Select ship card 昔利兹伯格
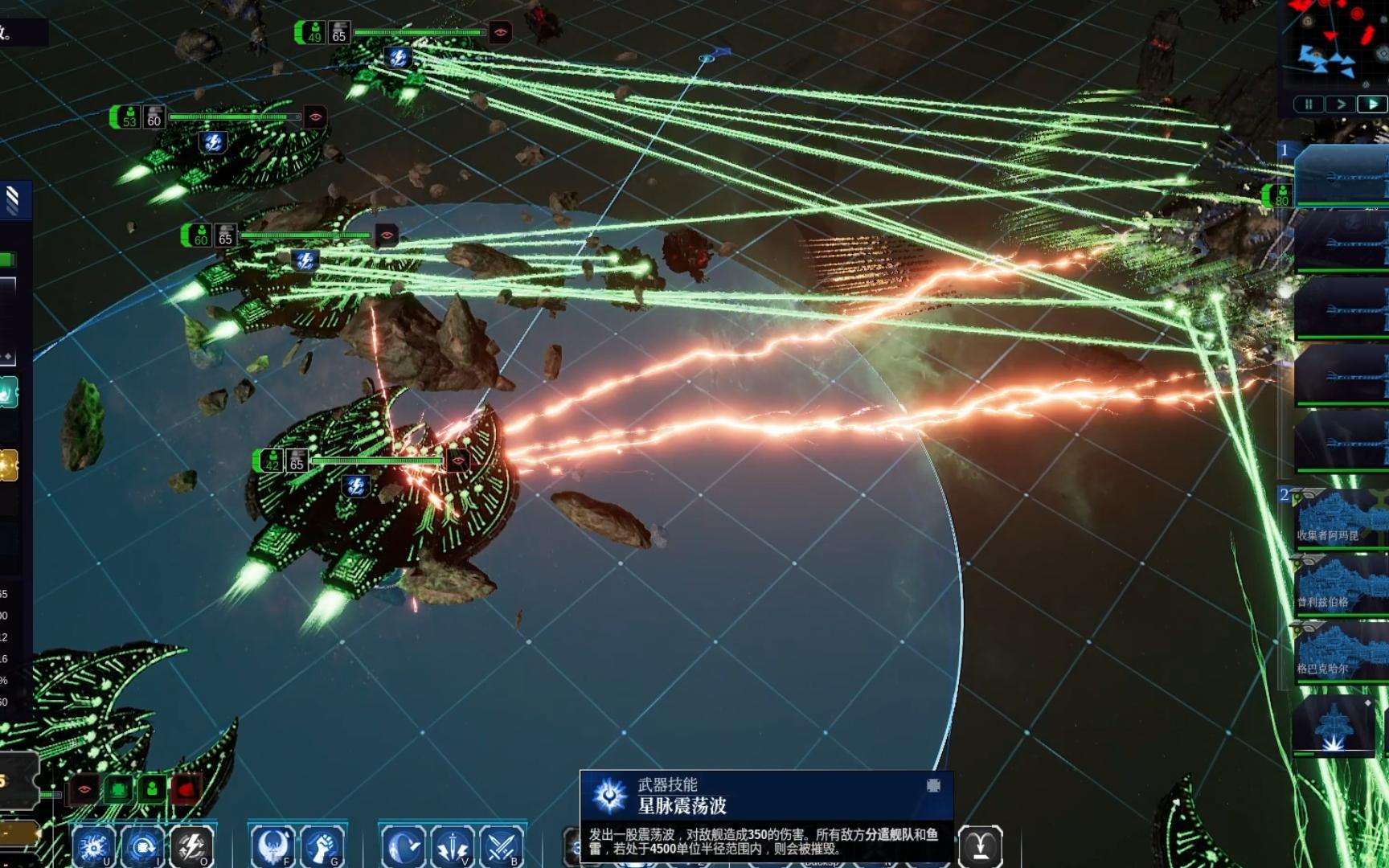 (1340, 584)
